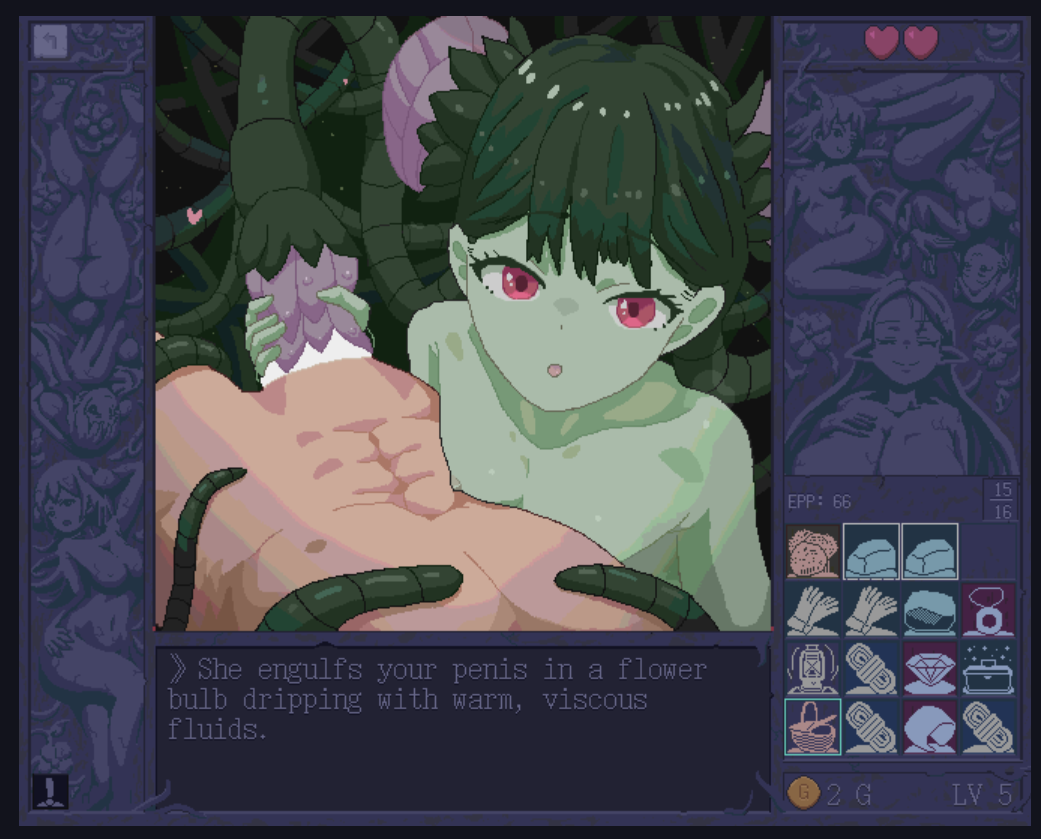Screen dimensions: 1041x839
Task: Choose the diamond gem in inventory
Action: coord(930,668)
